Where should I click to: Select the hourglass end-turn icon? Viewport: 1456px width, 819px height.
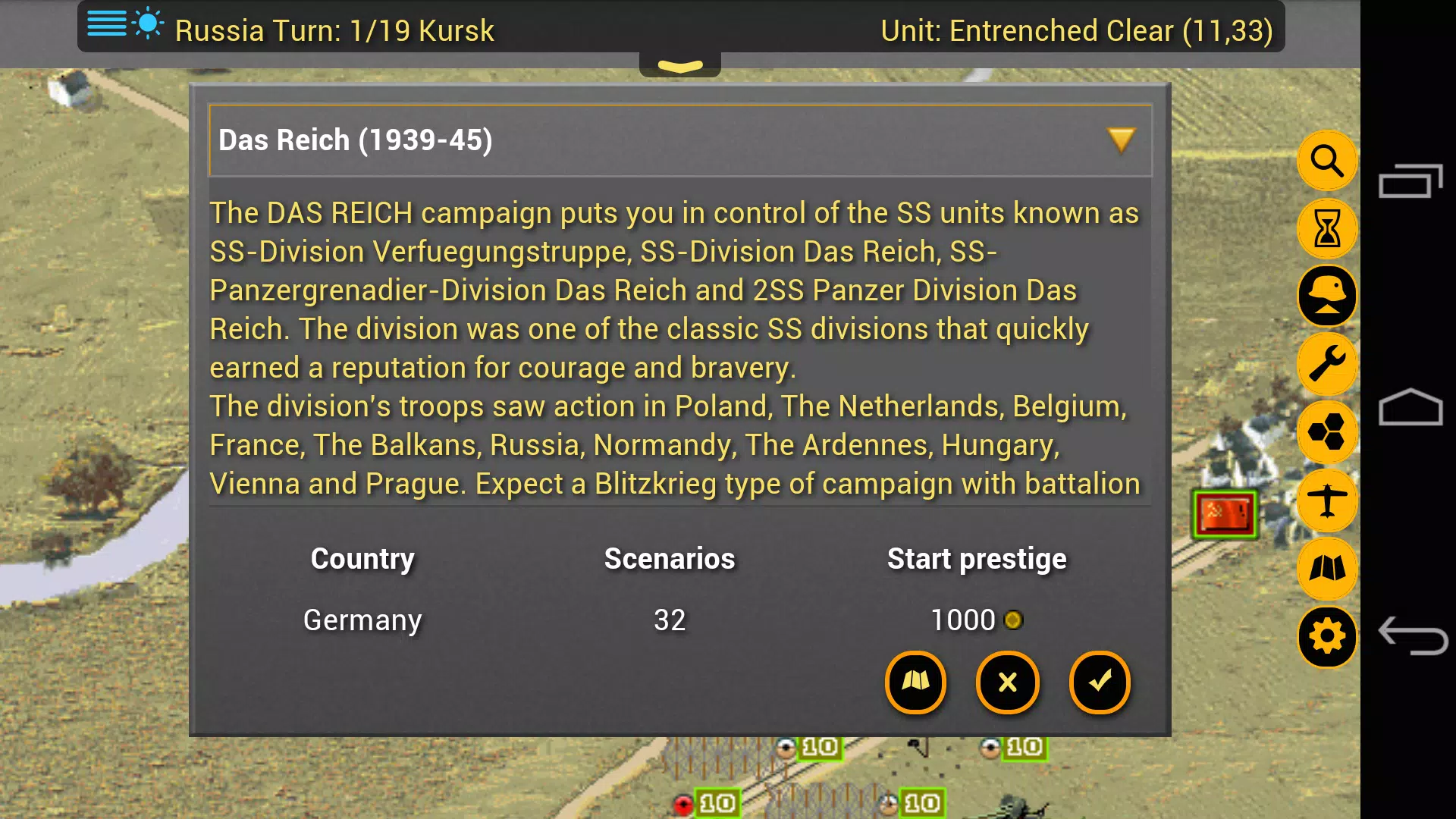pos(1326,229)
